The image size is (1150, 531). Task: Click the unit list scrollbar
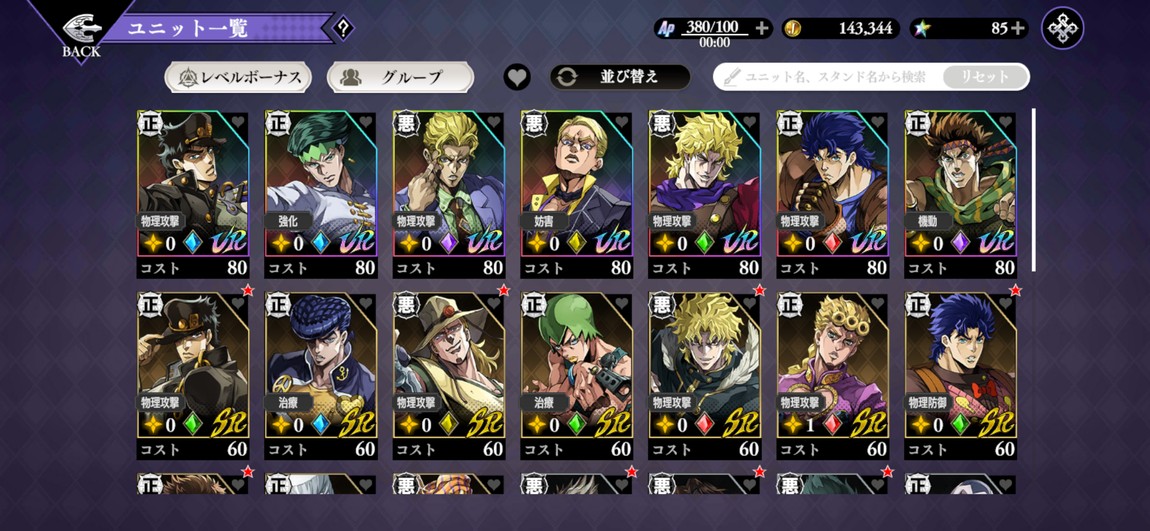[x=1033, y=188]
